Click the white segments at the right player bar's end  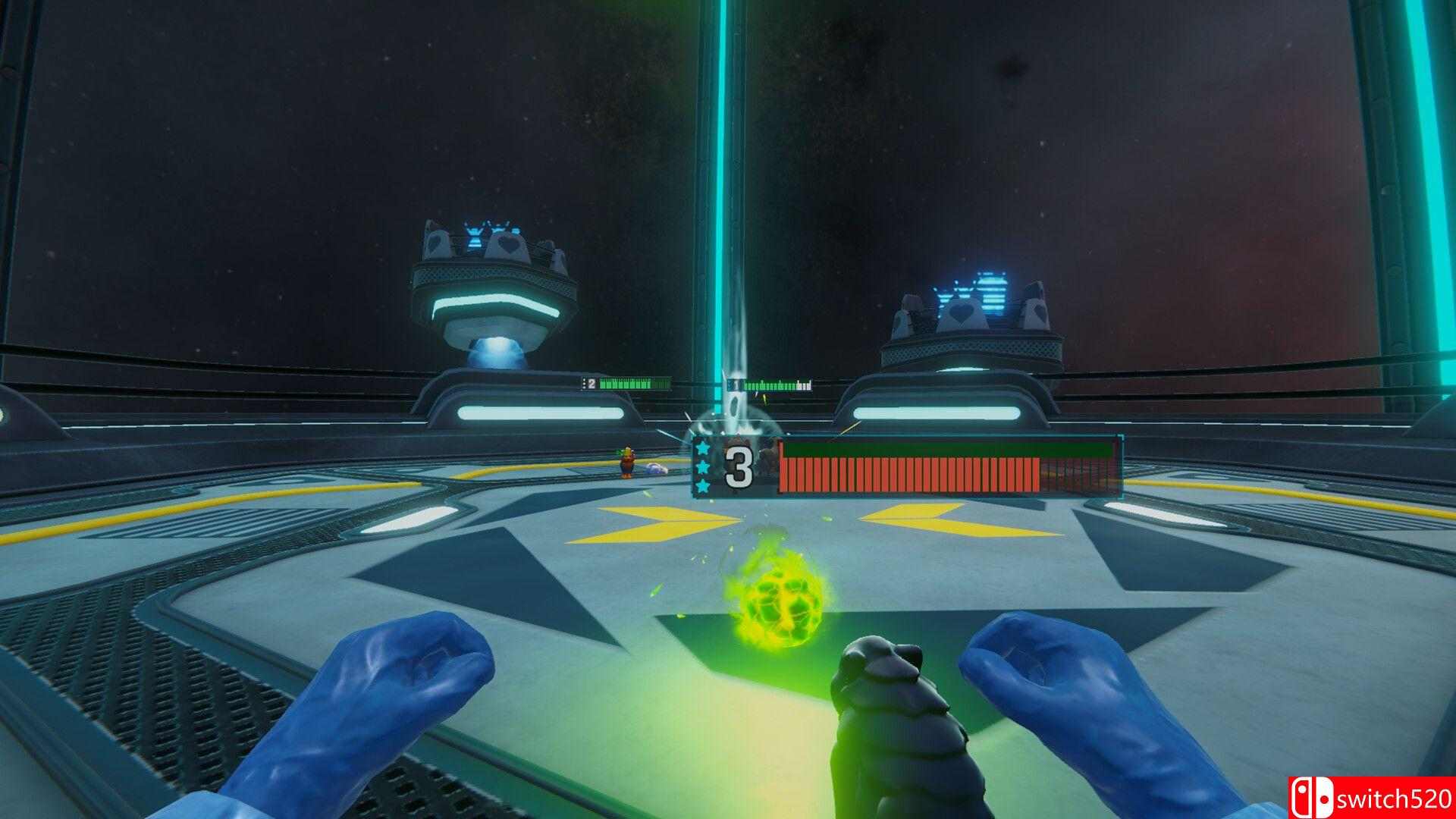pos(803,384)
